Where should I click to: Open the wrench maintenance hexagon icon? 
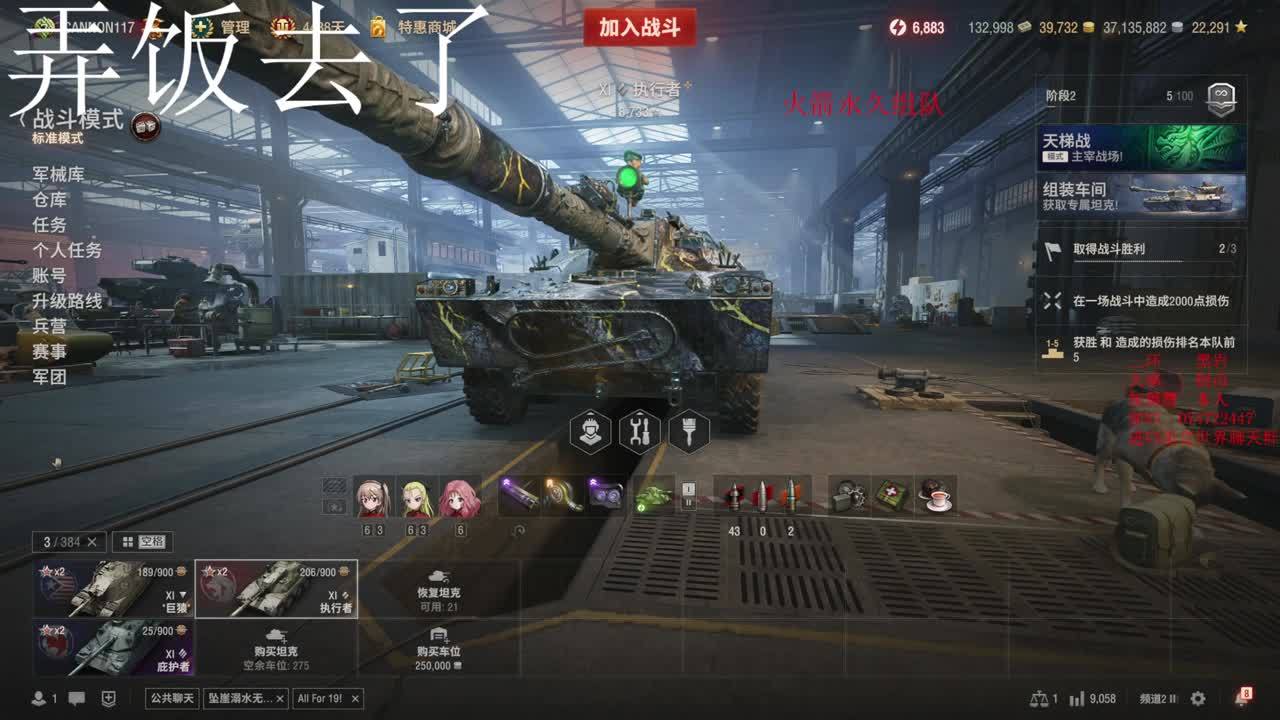(x=639, y=432)
